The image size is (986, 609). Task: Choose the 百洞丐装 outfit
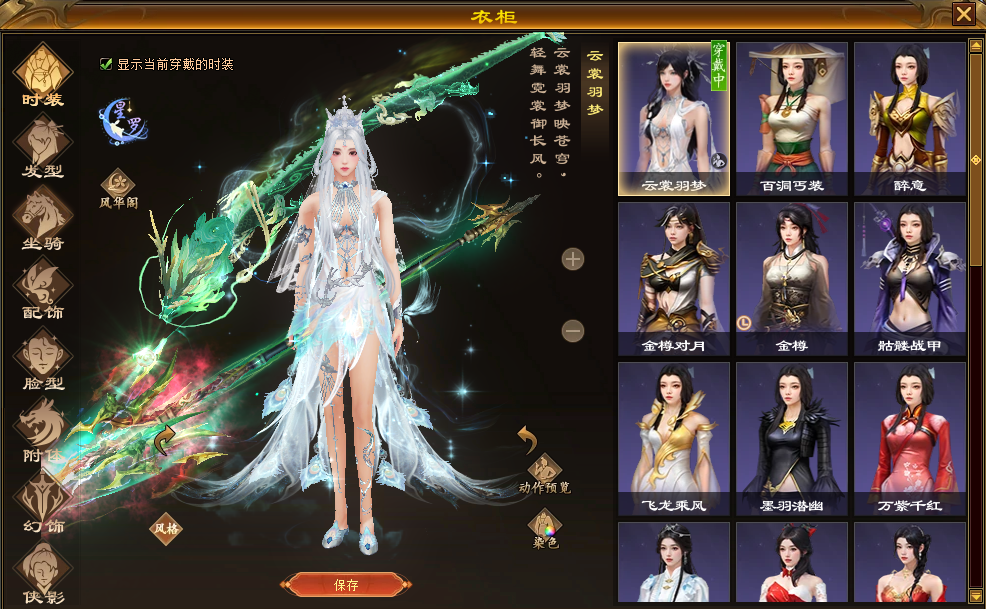pos(791,118)
